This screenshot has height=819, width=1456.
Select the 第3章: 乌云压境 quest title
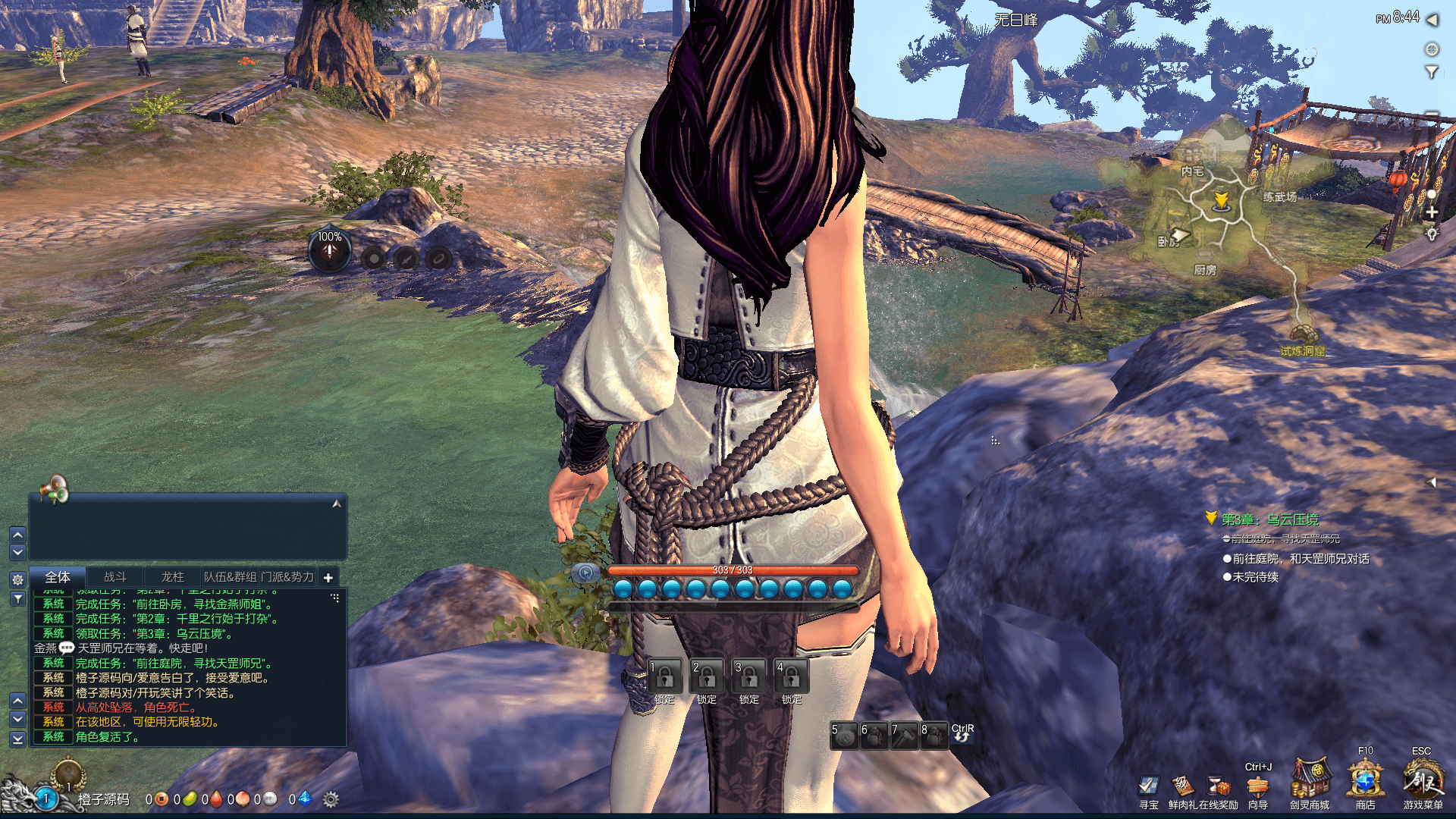(1269, 519)
